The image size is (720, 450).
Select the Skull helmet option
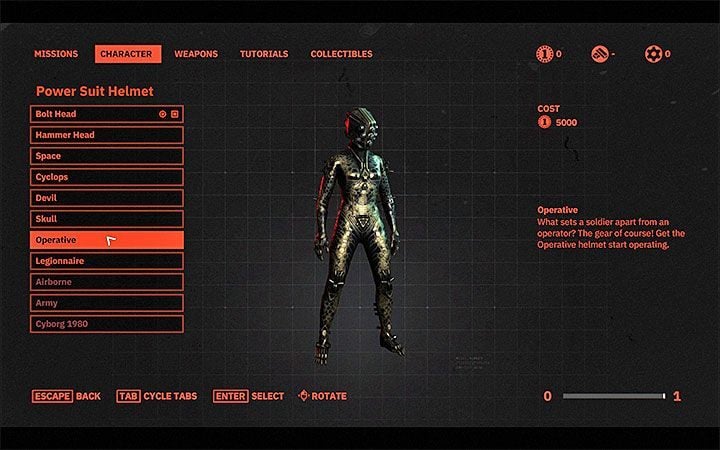[106, 219]
